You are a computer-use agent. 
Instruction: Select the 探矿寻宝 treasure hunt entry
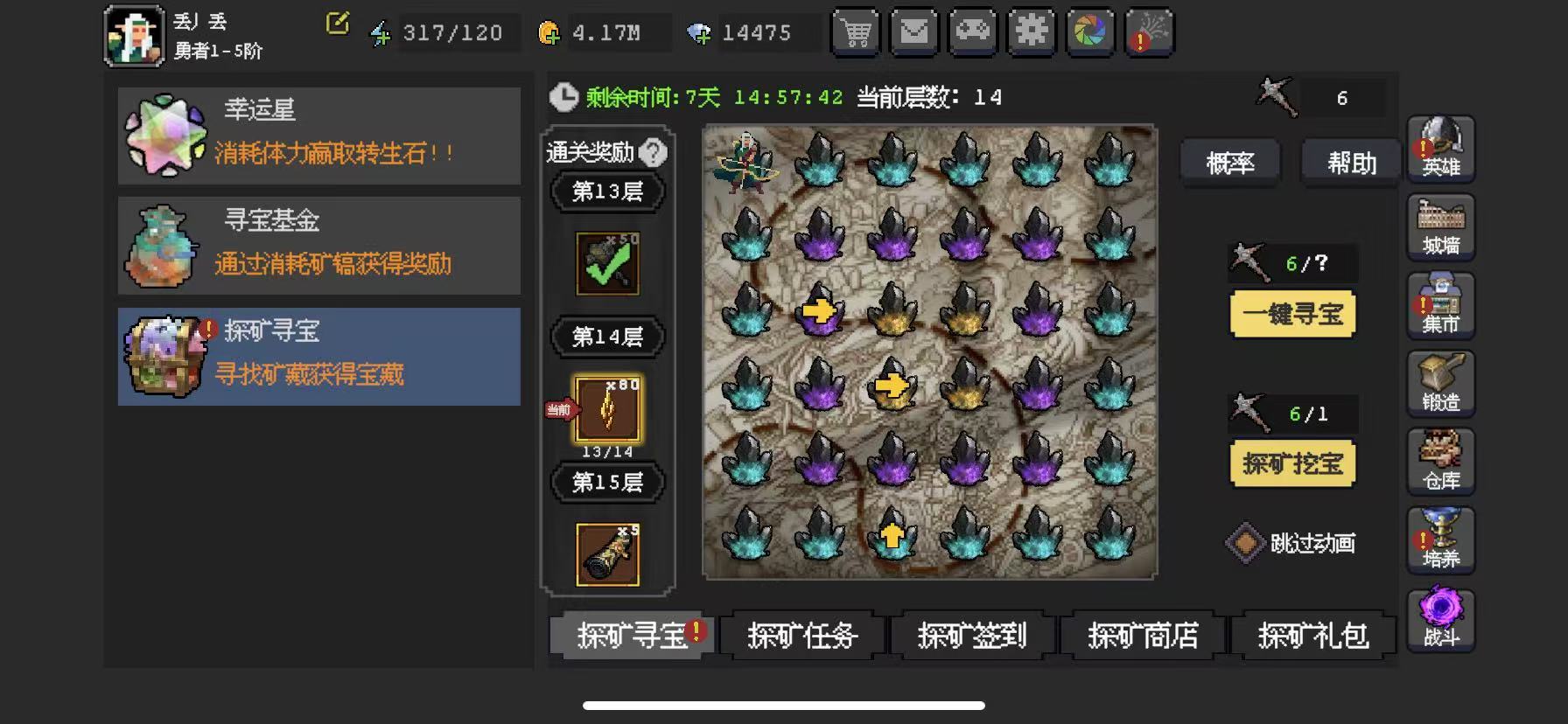(318, 355)
